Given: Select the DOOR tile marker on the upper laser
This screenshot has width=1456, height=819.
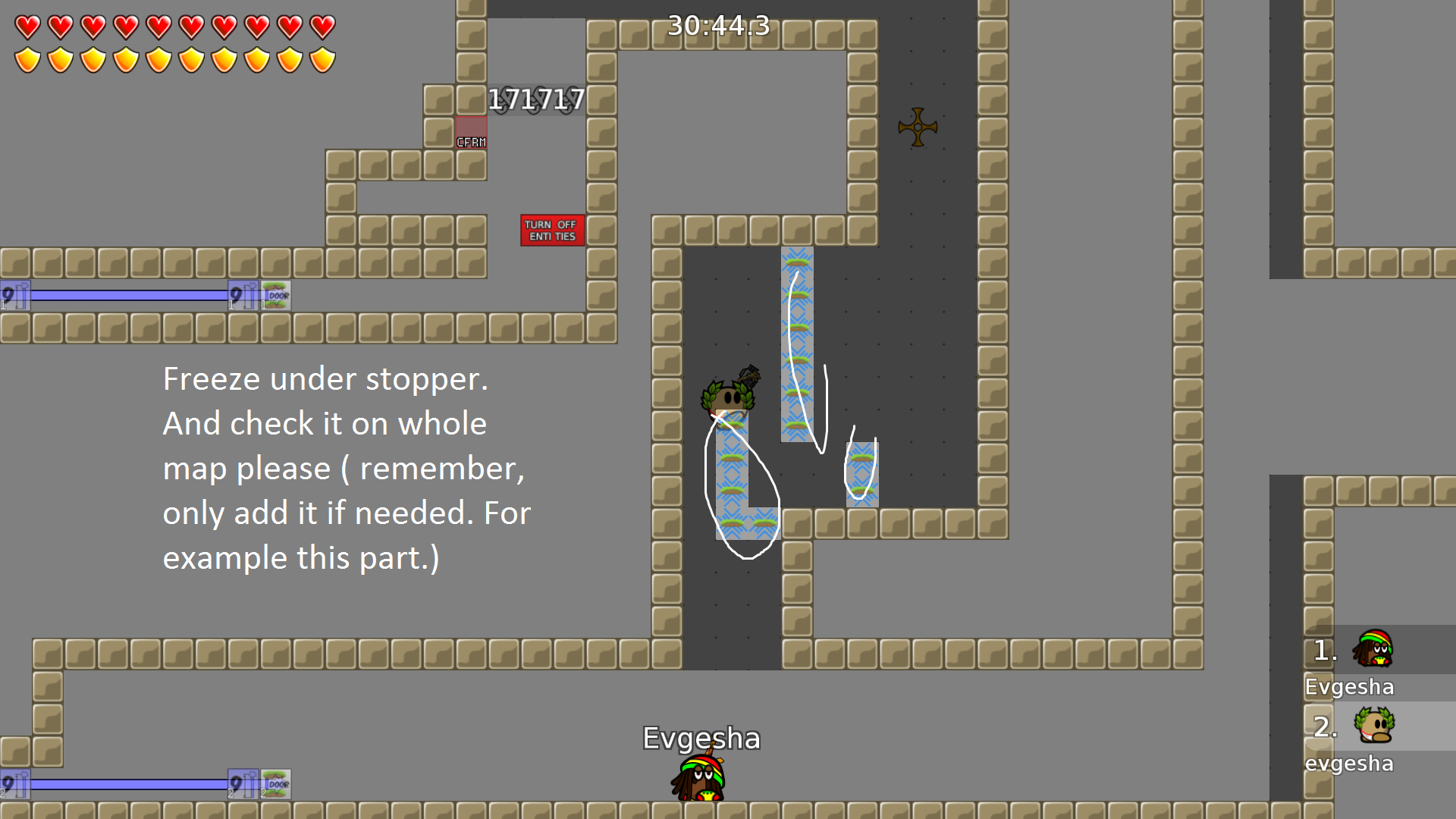Looking at the screenshot, I should point(276,295).
